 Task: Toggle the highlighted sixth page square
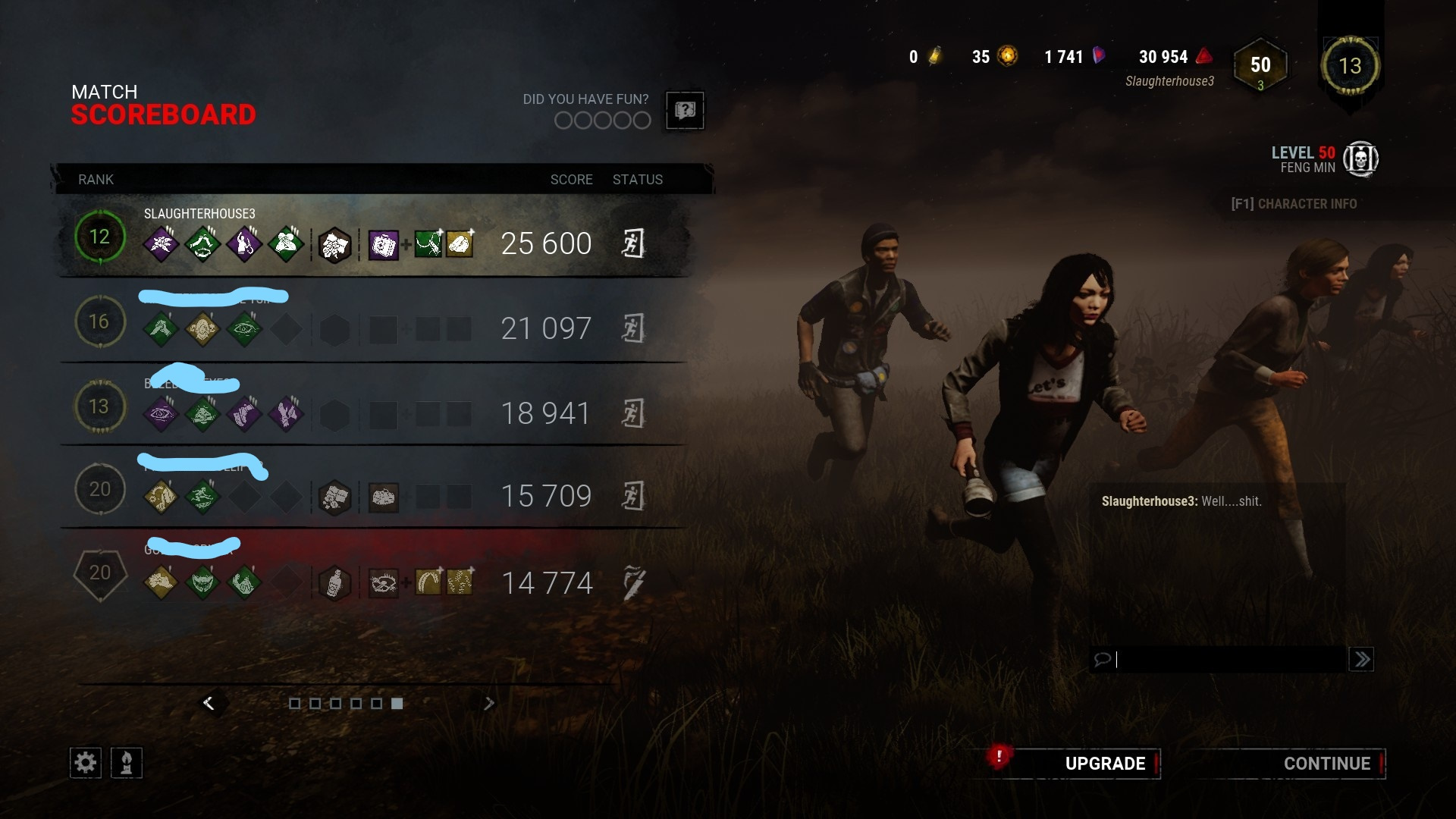pos(396,704)
